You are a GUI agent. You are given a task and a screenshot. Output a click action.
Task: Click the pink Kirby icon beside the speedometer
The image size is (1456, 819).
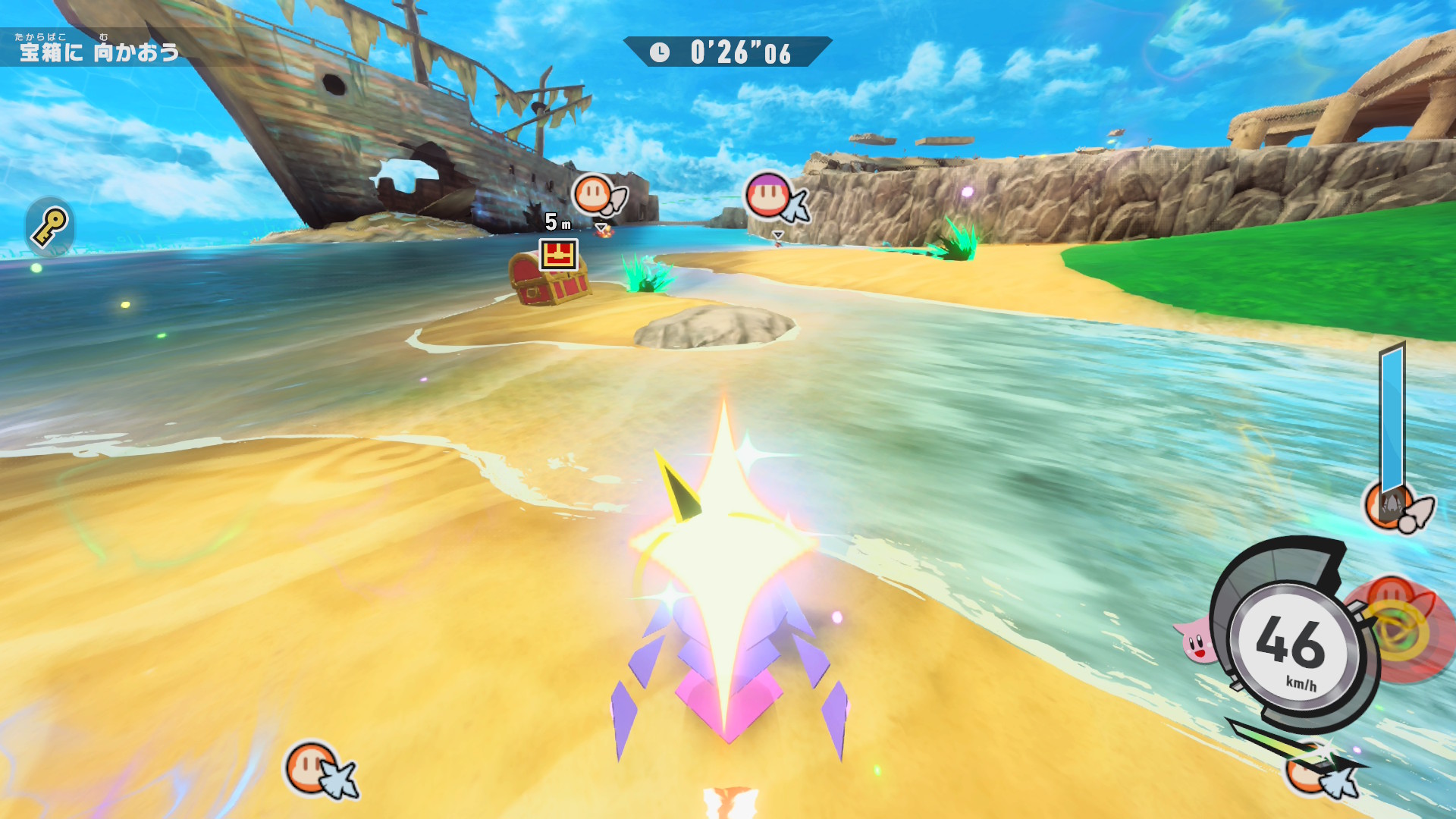pos(1196,641)
